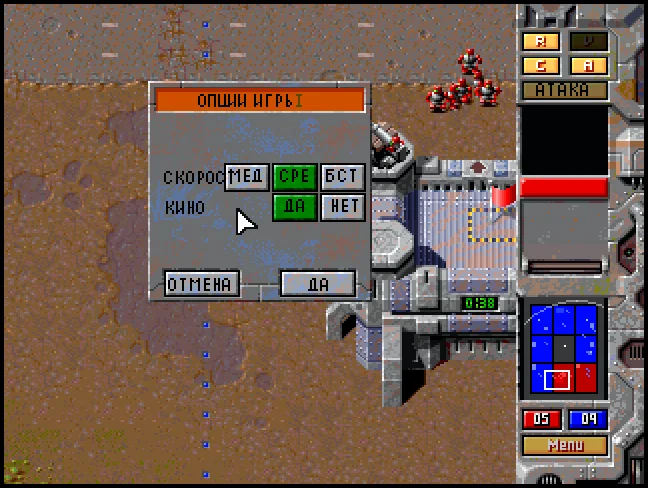
Task: Select the БСТ fast speed option
Action: pos(342,177)
